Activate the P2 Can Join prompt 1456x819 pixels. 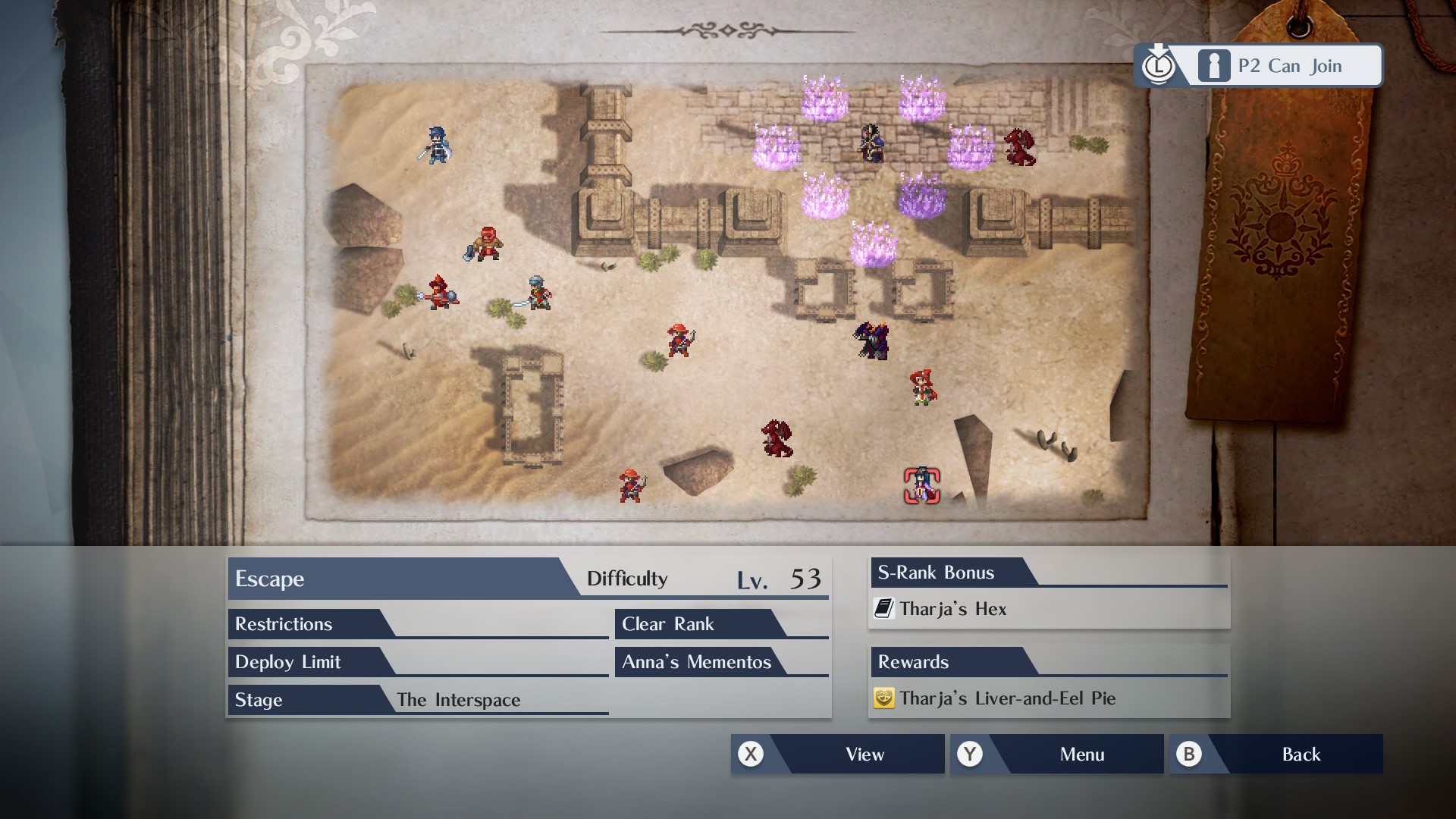(1259, 66)
